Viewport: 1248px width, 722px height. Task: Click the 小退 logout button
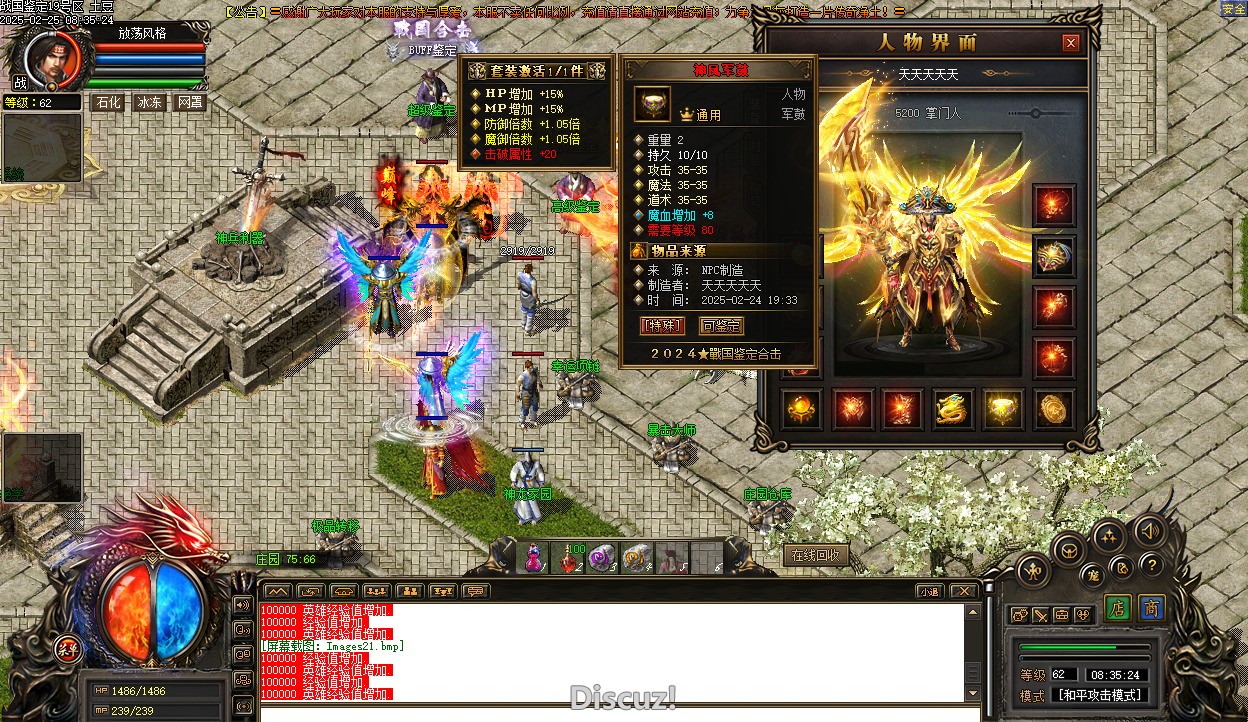click(x=930, y=591)
